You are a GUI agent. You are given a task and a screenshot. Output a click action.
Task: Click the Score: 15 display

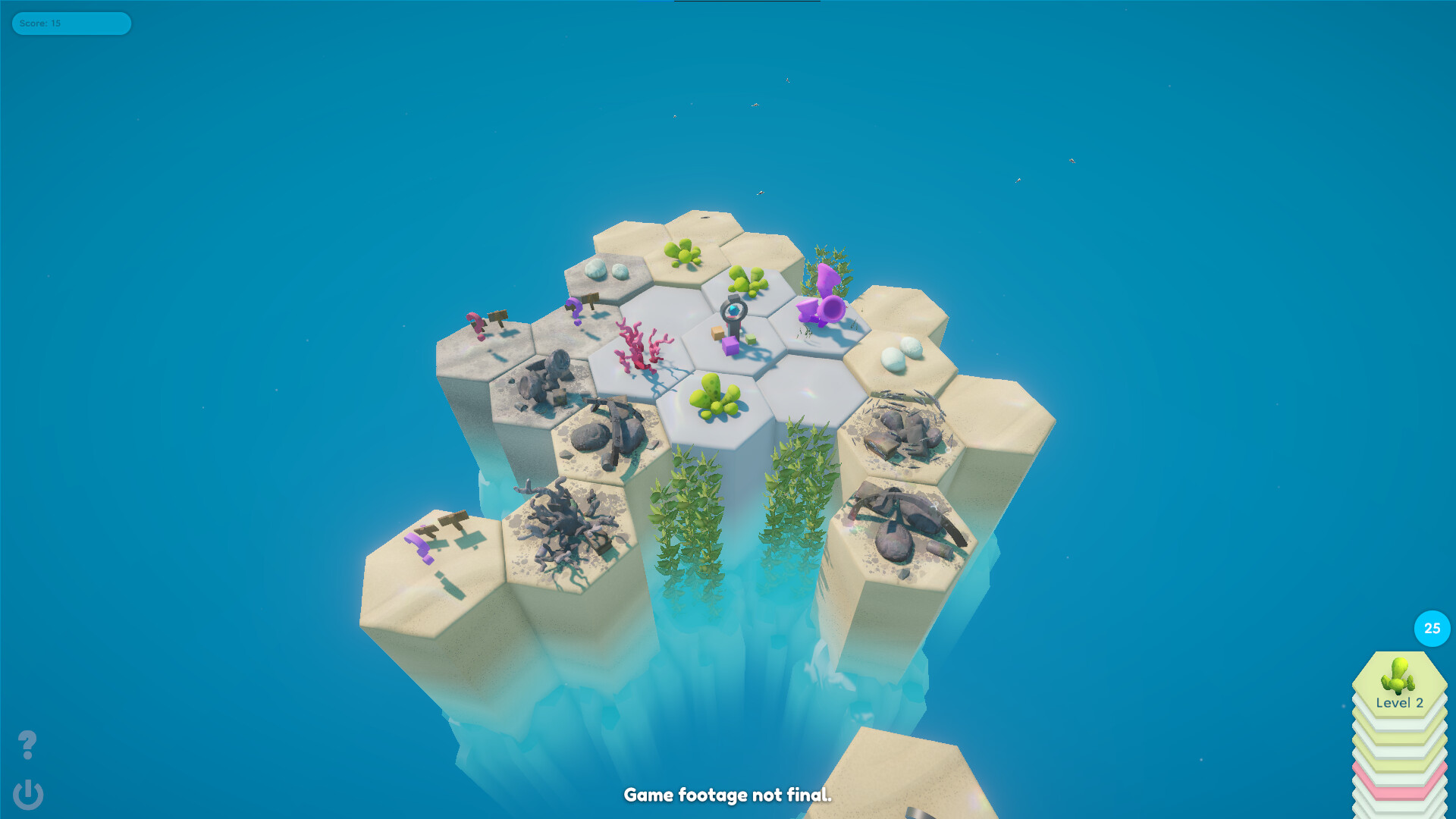pyautogui.click(x=72, y=24)
